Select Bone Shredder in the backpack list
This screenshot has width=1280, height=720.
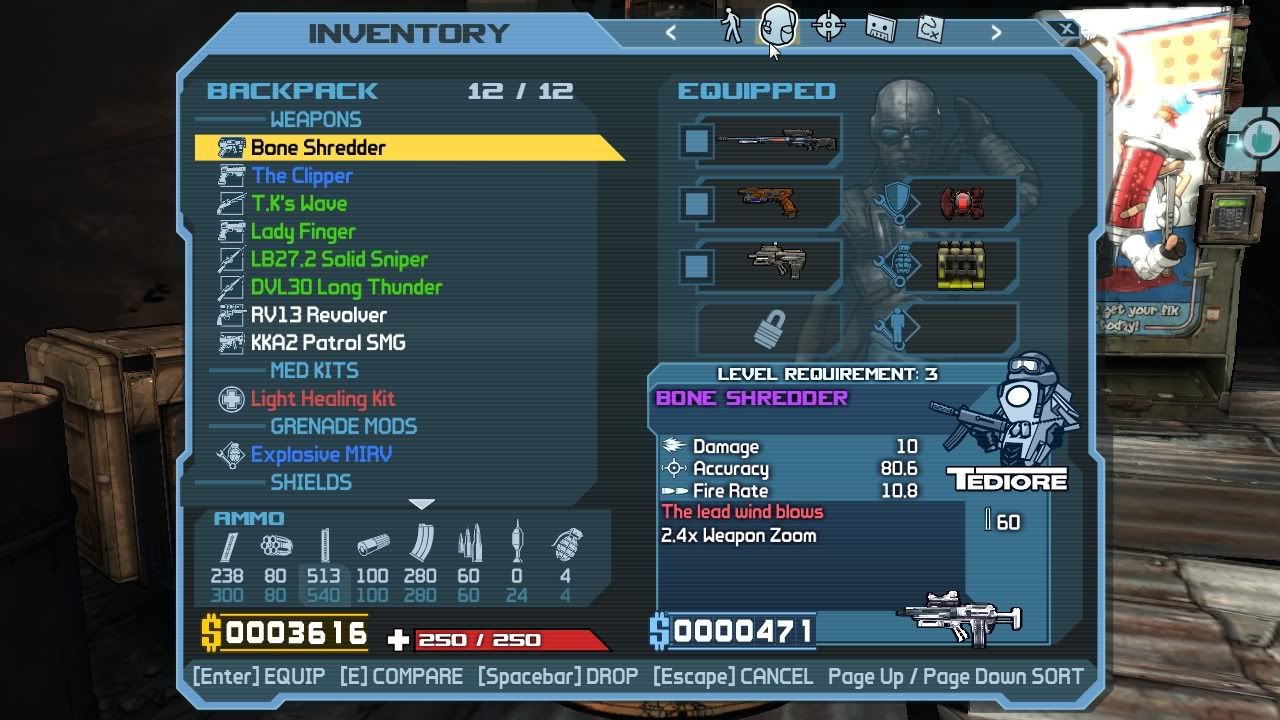[x=318, y=148]
